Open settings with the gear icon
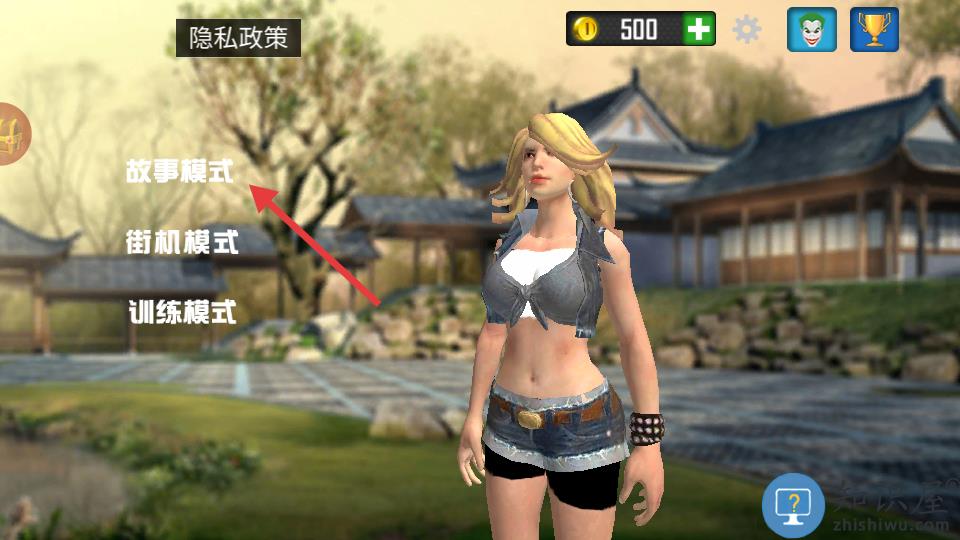Viewport: 960px width, 540px height. (747, 29)
